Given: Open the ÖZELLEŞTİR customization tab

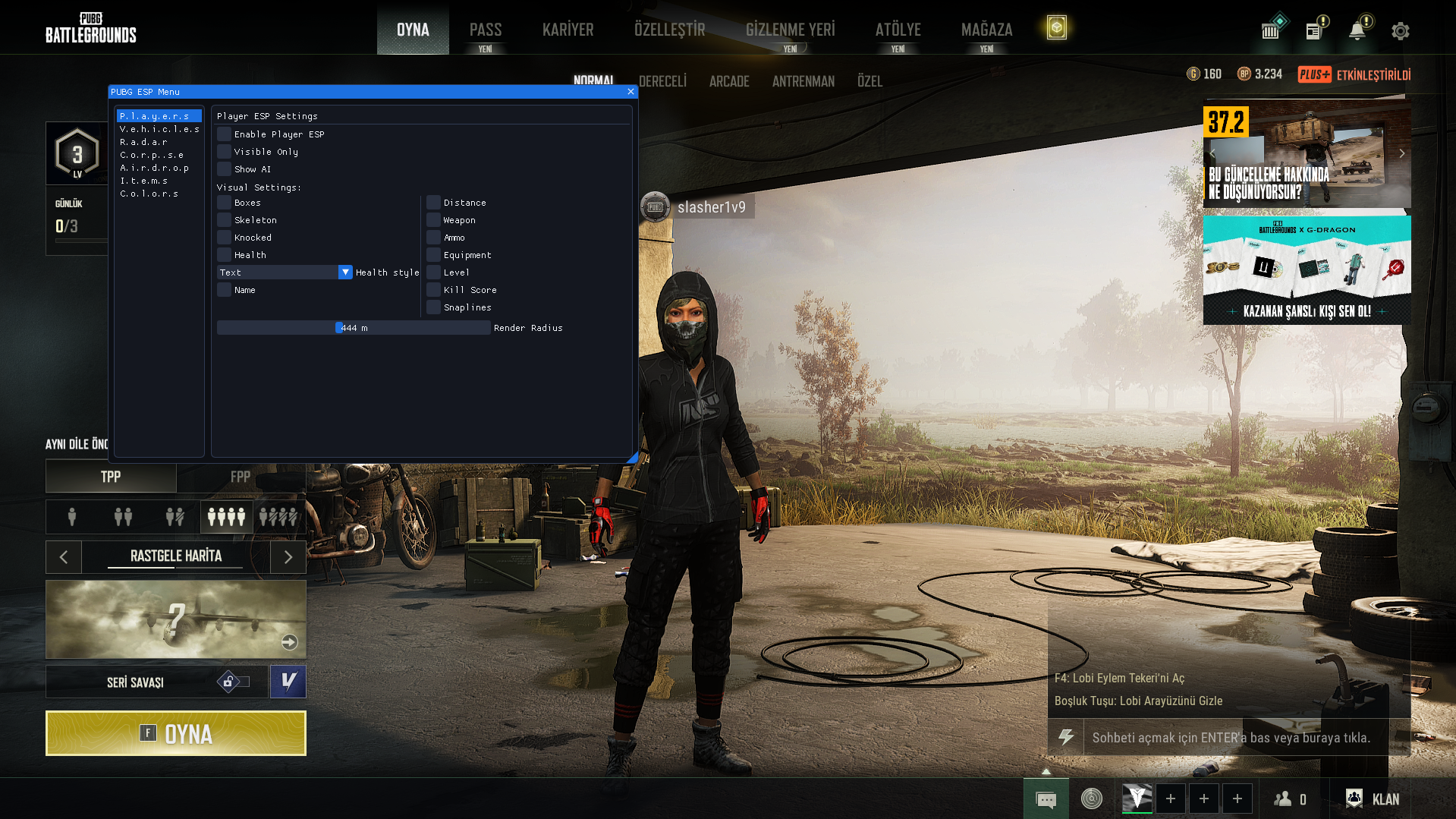Looking at the screenshot, I should click(x=669, y=30).
